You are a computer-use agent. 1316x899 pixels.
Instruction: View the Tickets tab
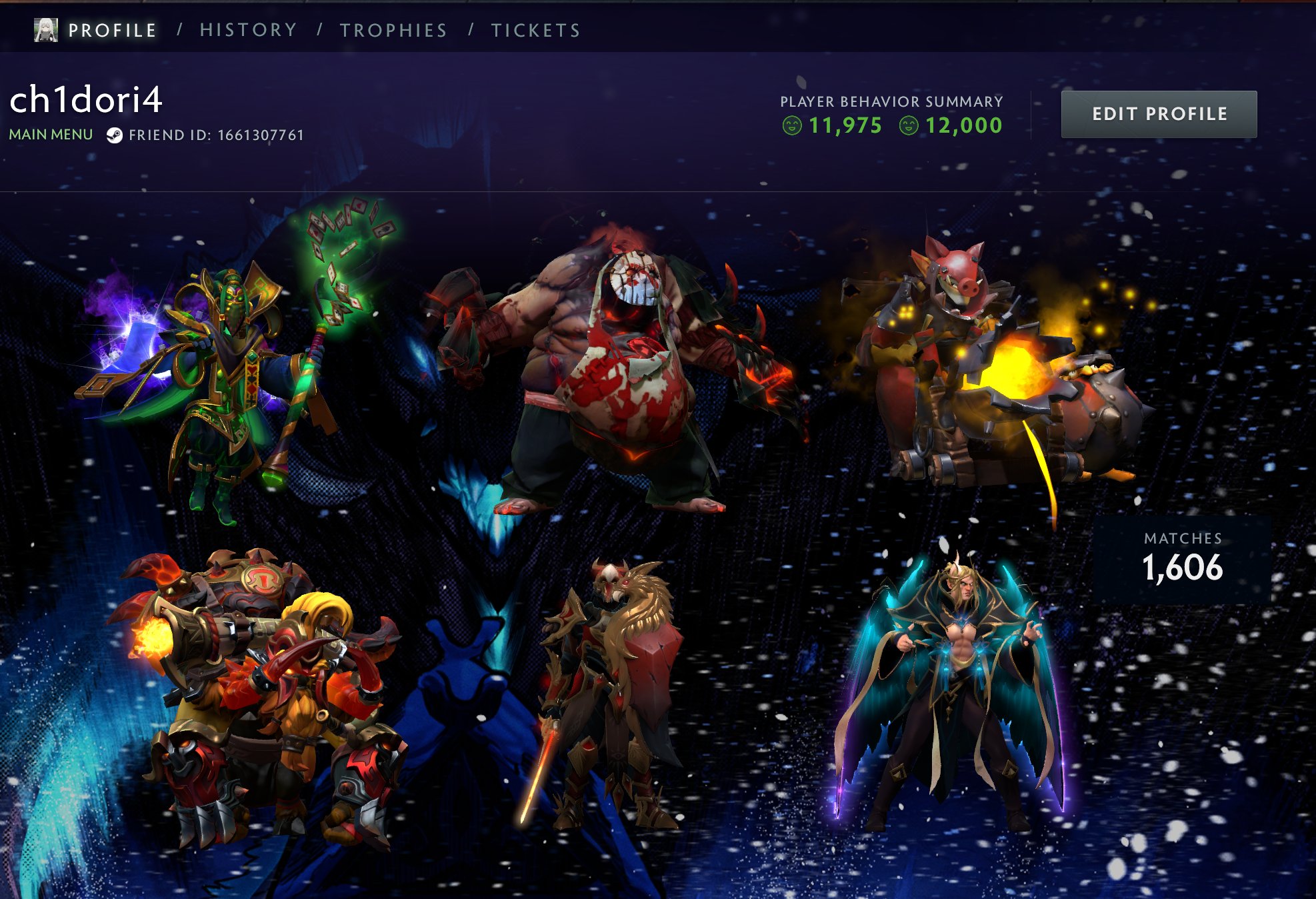pyautogui.click(x=536, y=31)
